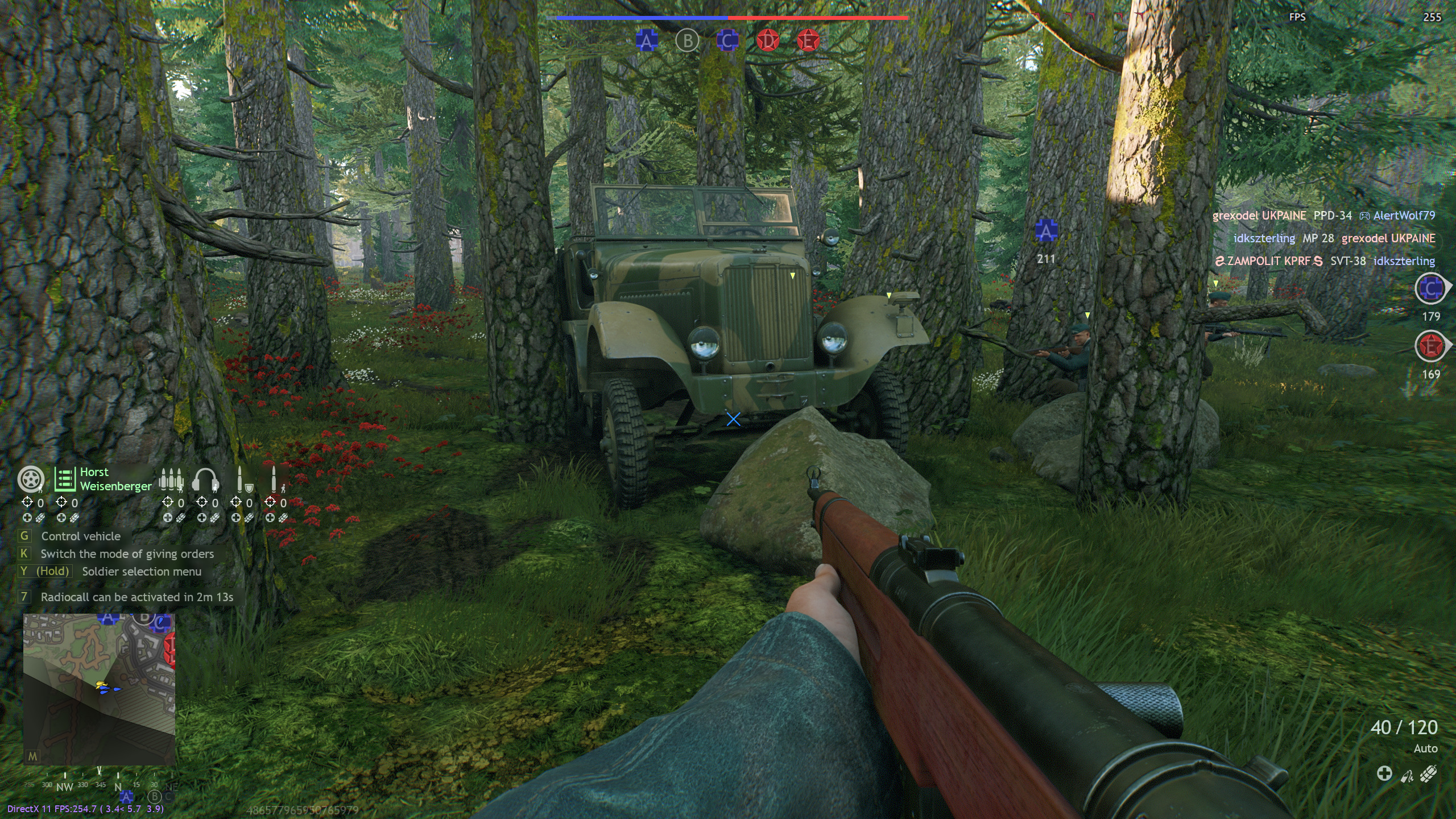Click the SVT-38 kill feed entry
This screenshot has height=819, width=1456.
click(x=1347, y=261)
